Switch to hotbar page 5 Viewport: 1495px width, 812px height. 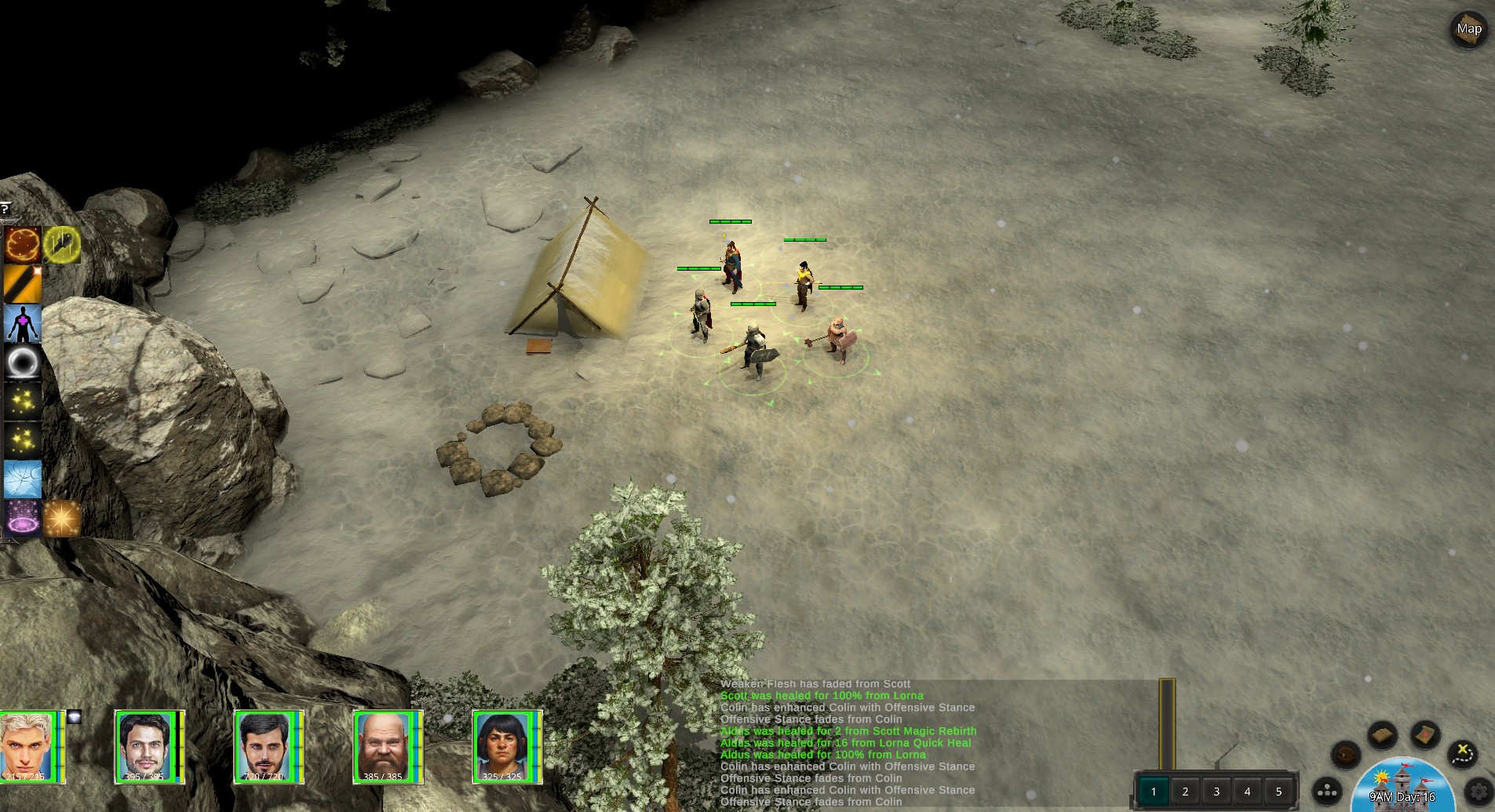pyautogui.click(x=1278, y=791)
